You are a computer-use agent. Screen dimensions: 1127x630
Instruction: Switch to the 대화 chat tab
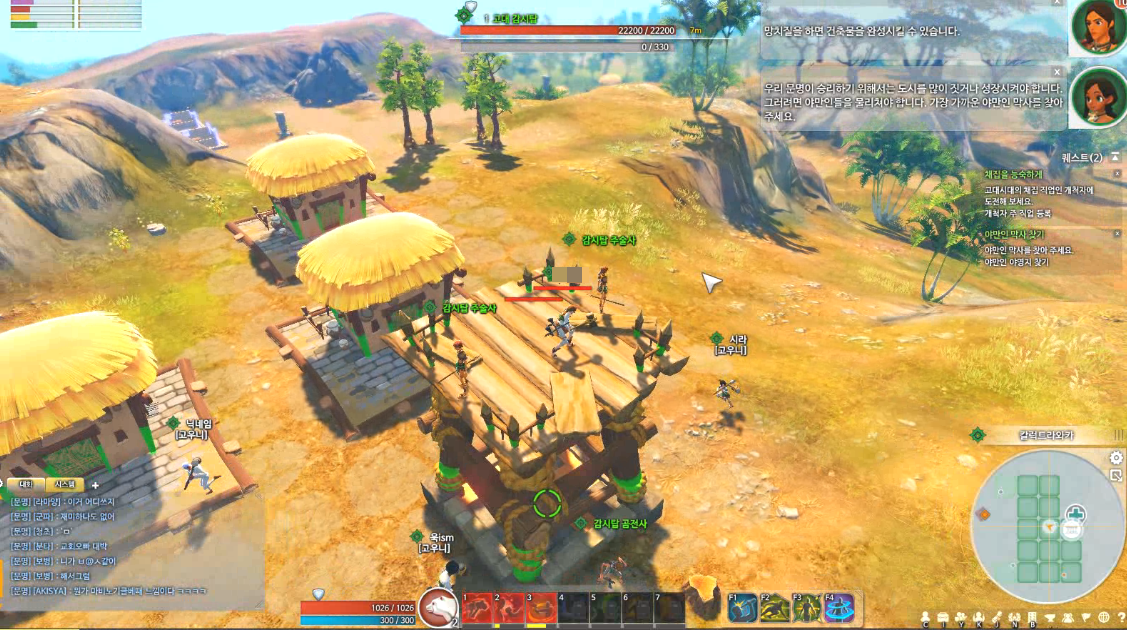pyautogui.click(x=26, y=484)
